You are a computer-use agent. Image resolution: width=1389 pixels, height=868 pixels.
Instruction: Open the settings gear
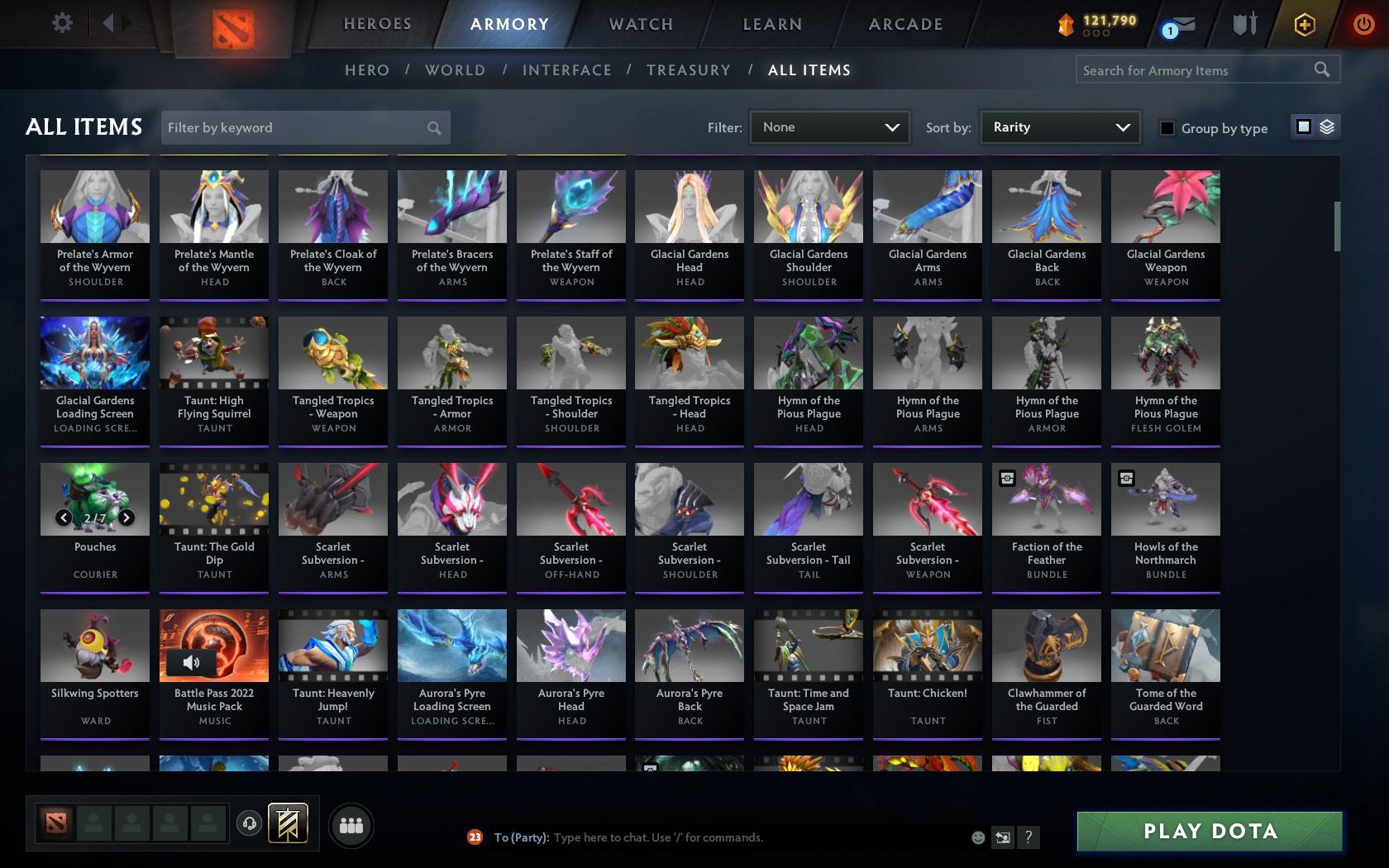[x=60, y=23]
